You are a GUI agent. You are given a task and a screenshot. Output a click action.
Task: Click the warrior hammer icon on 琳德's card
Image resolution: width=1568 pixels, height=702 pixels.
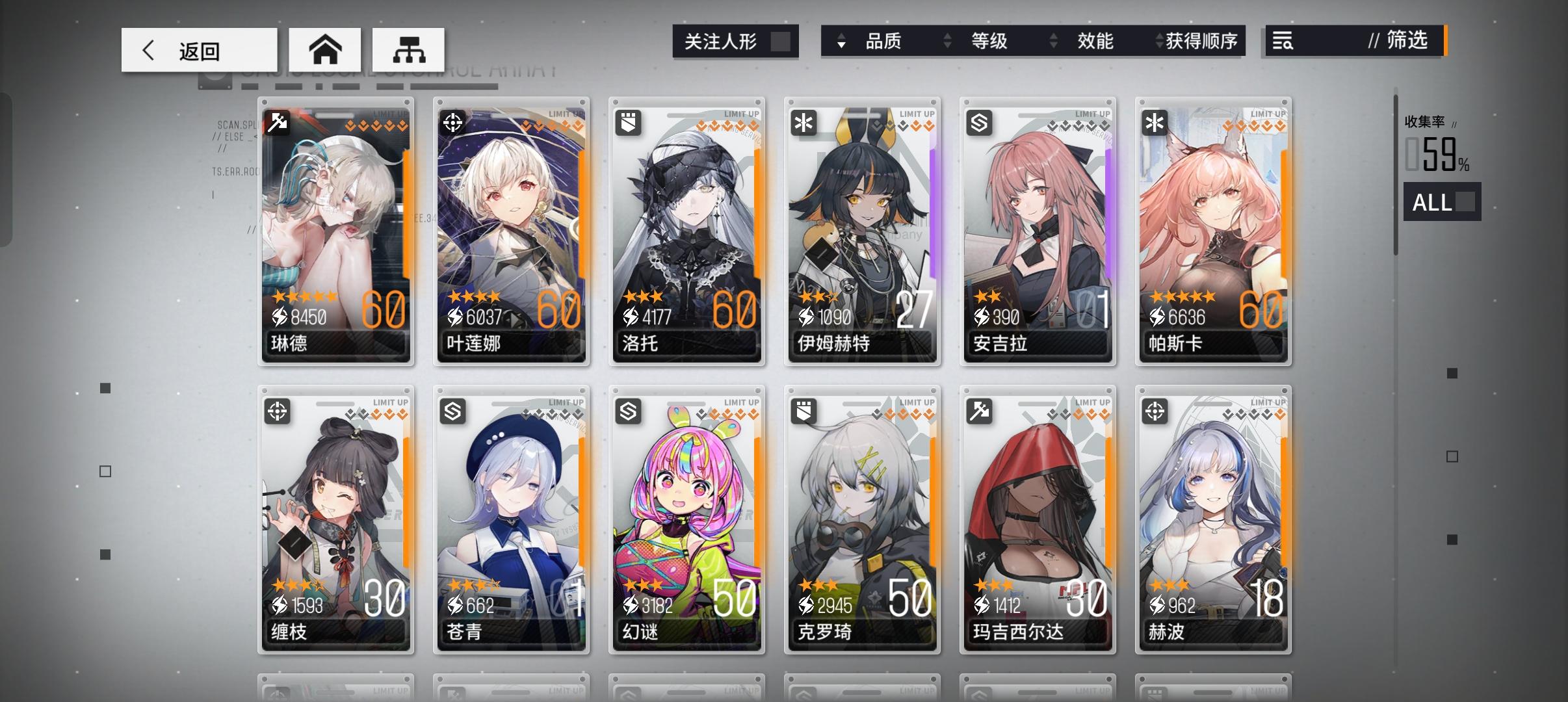278,122
